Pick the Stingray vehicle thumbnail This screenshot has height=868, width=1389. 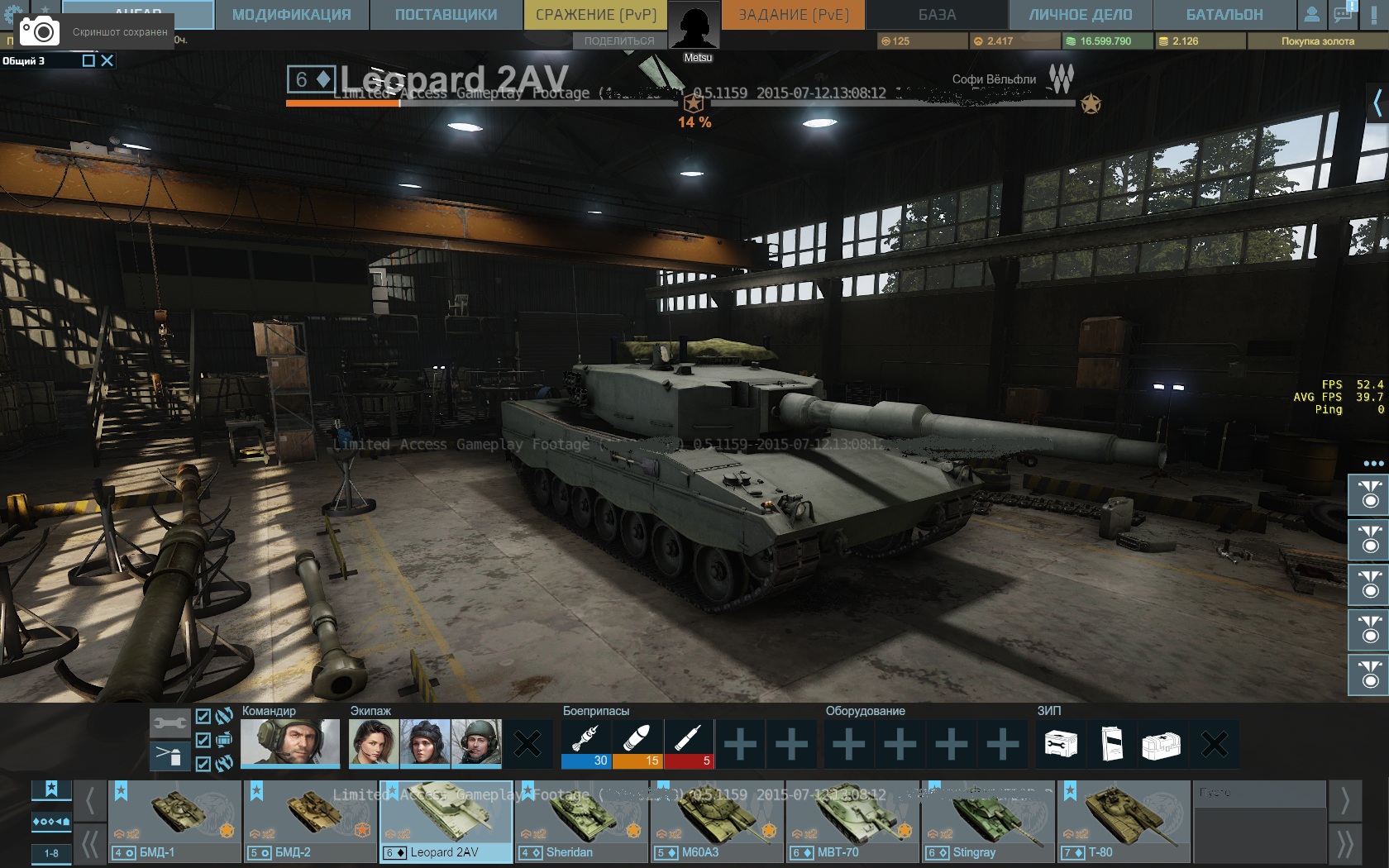click(988, 821)
